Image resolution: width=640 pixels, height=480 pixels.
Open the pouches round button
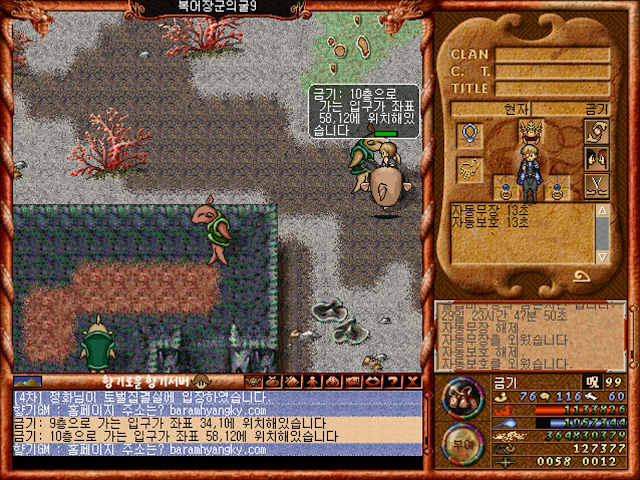(x=461, y=397)
